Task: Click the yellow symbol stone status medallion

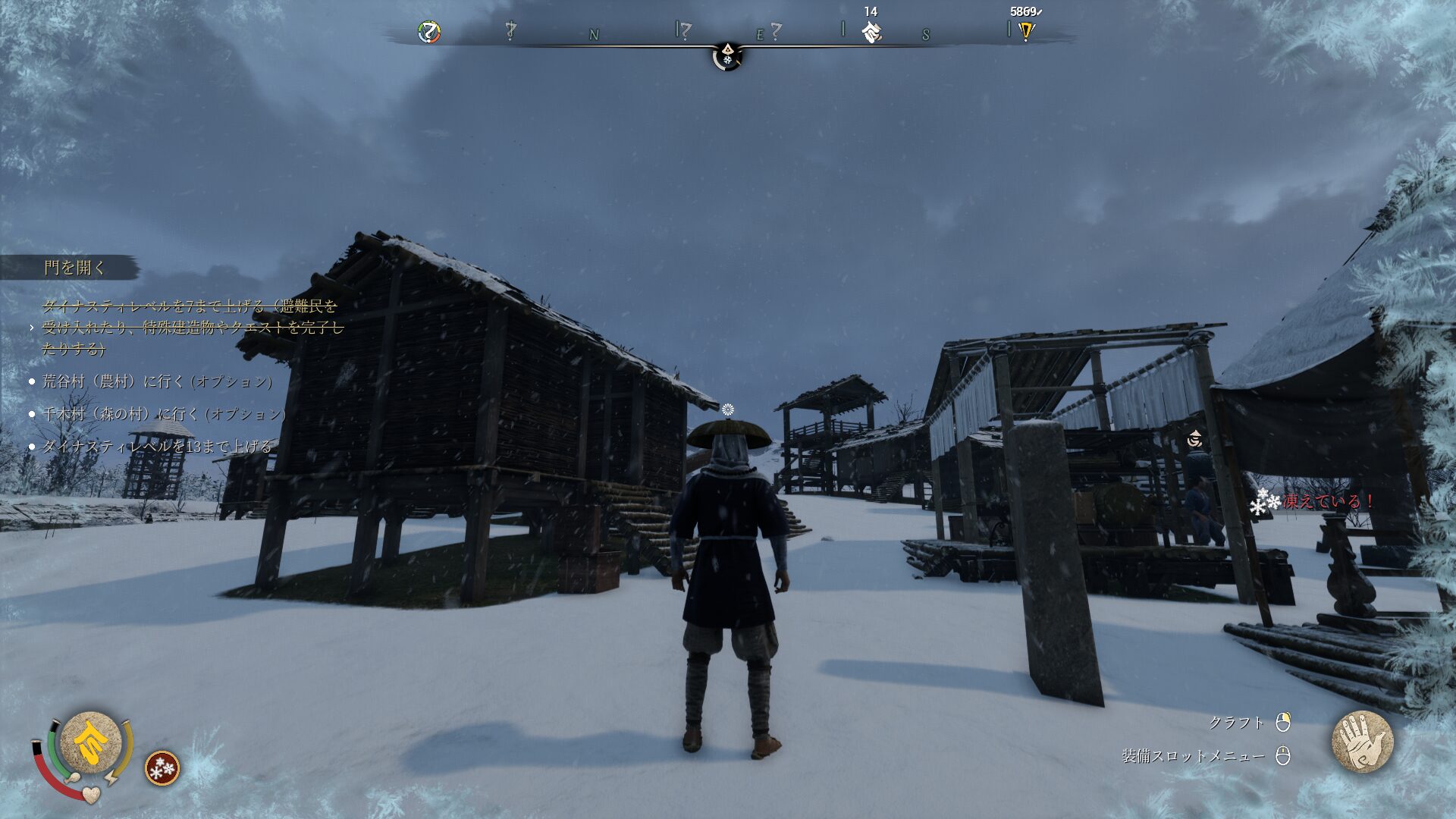Action: [x=90, y=742]
